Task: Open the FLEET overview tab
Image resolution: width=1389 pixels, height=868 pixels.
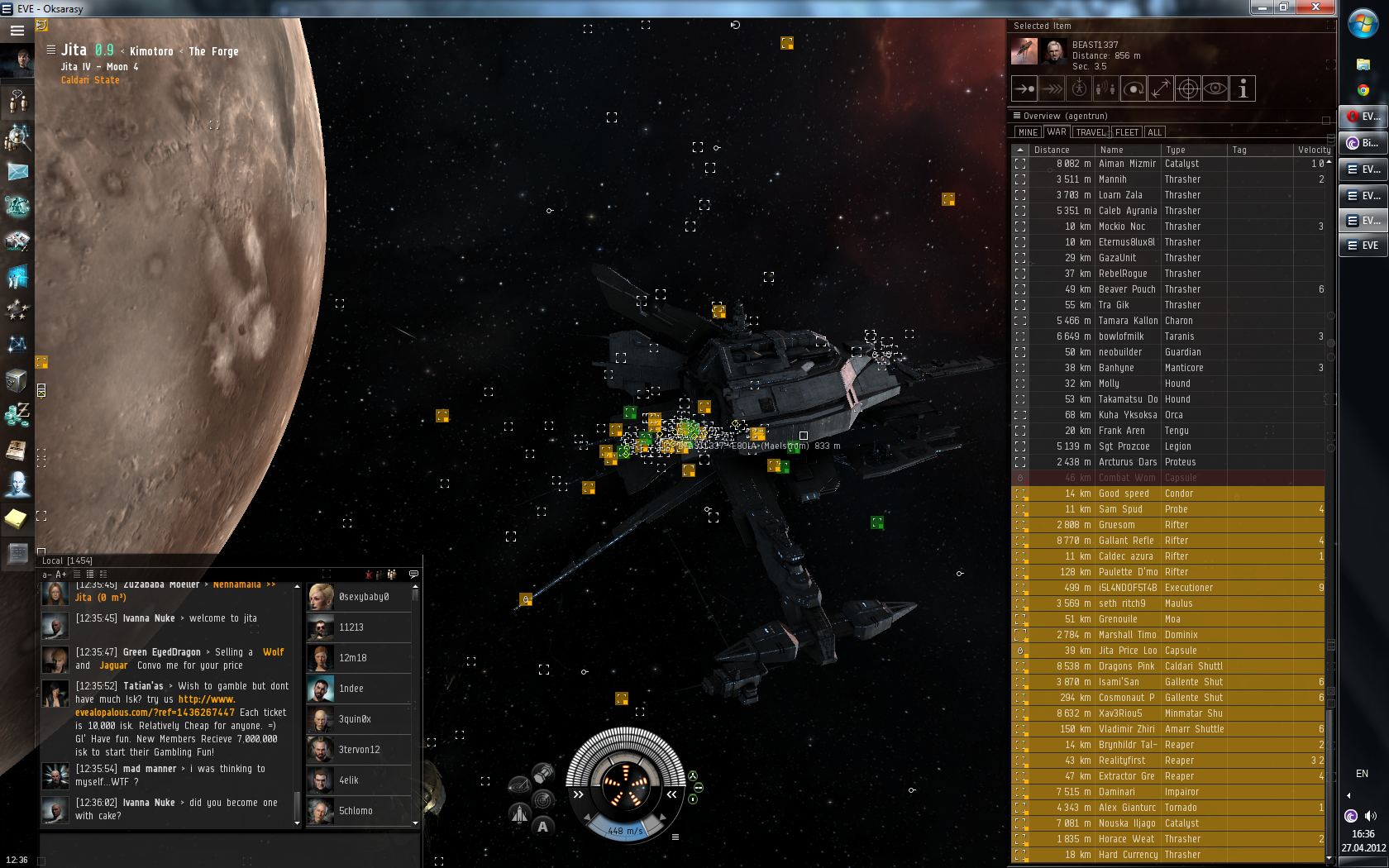Action: tap(1126, 132)
